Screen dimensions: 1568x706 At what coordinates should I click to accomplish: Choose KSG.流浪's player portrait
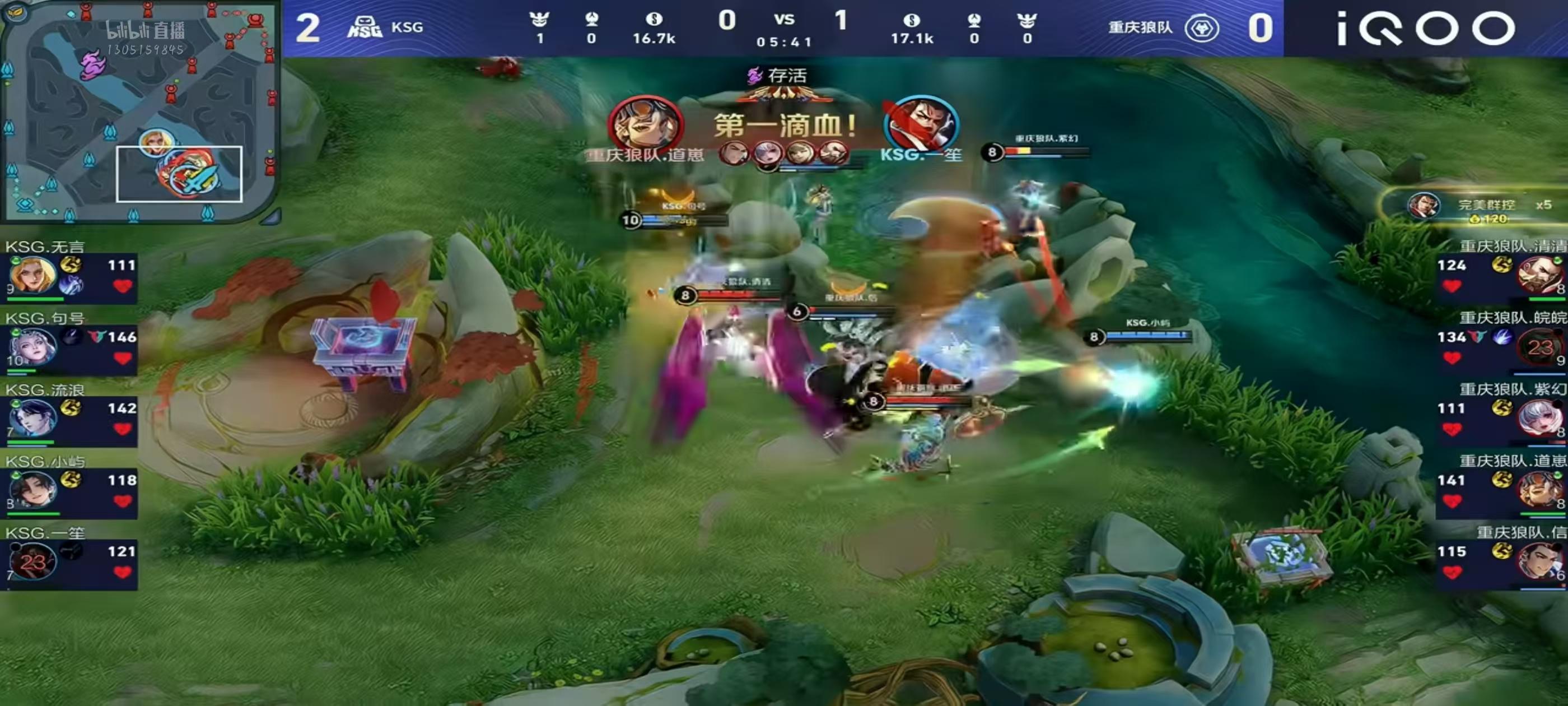(32, 419)
